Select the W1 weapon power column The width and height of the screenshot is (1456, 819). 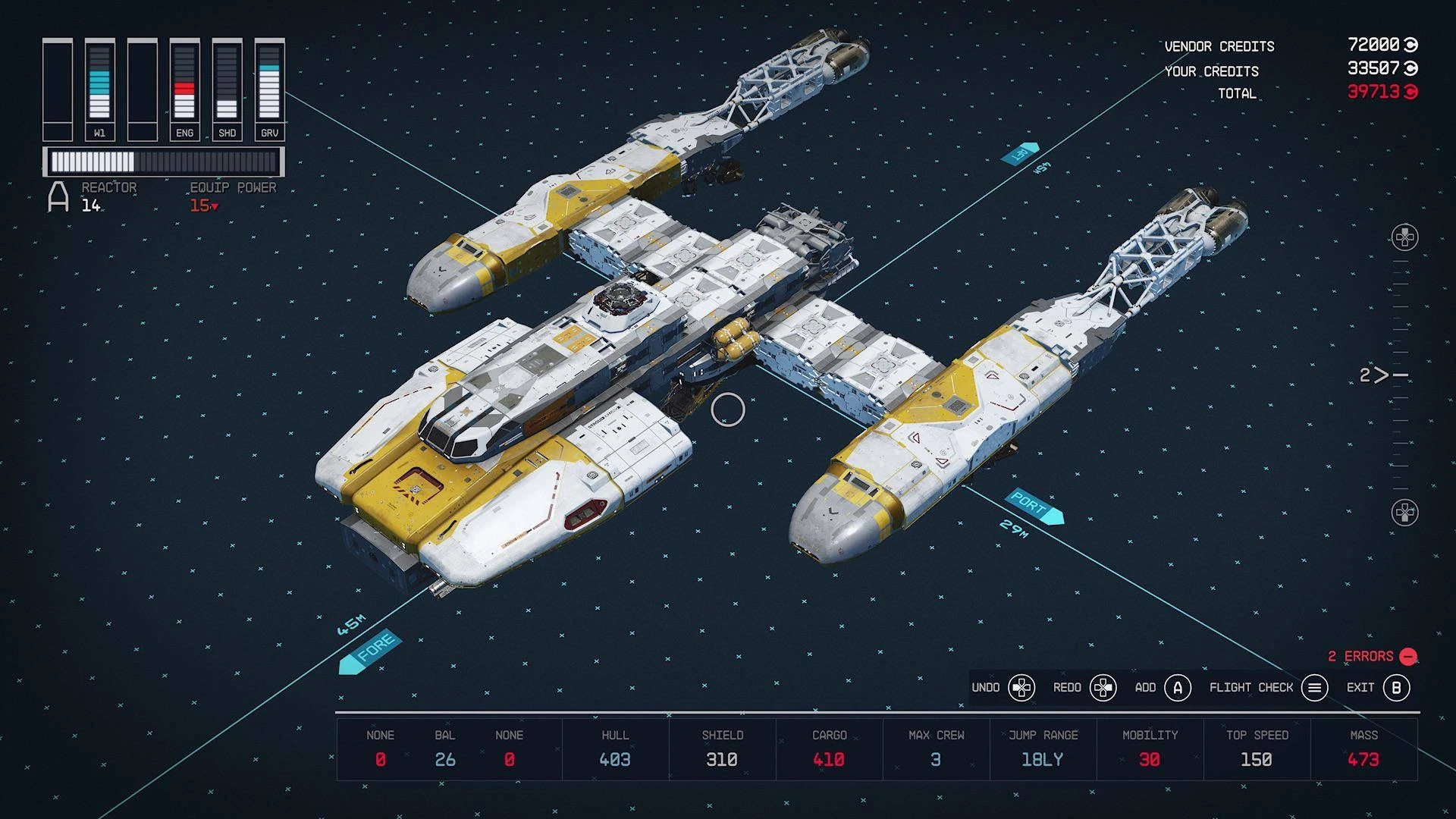coord(99,89)
